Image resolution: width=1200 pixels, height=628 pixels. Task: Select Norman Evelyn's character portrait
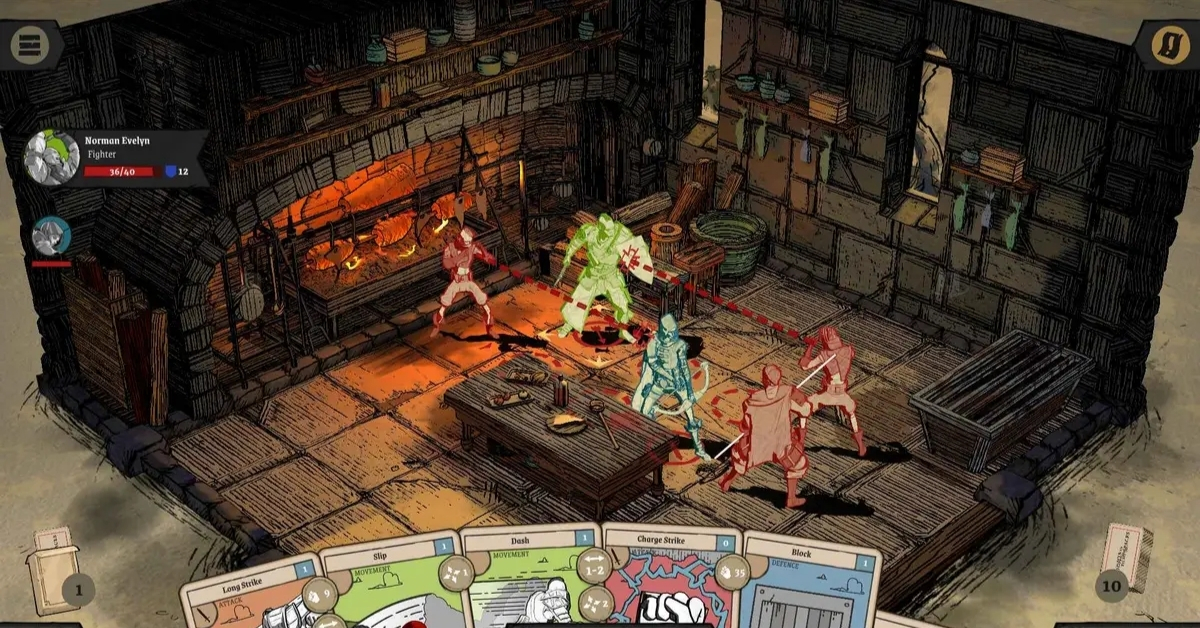(52, 158)
